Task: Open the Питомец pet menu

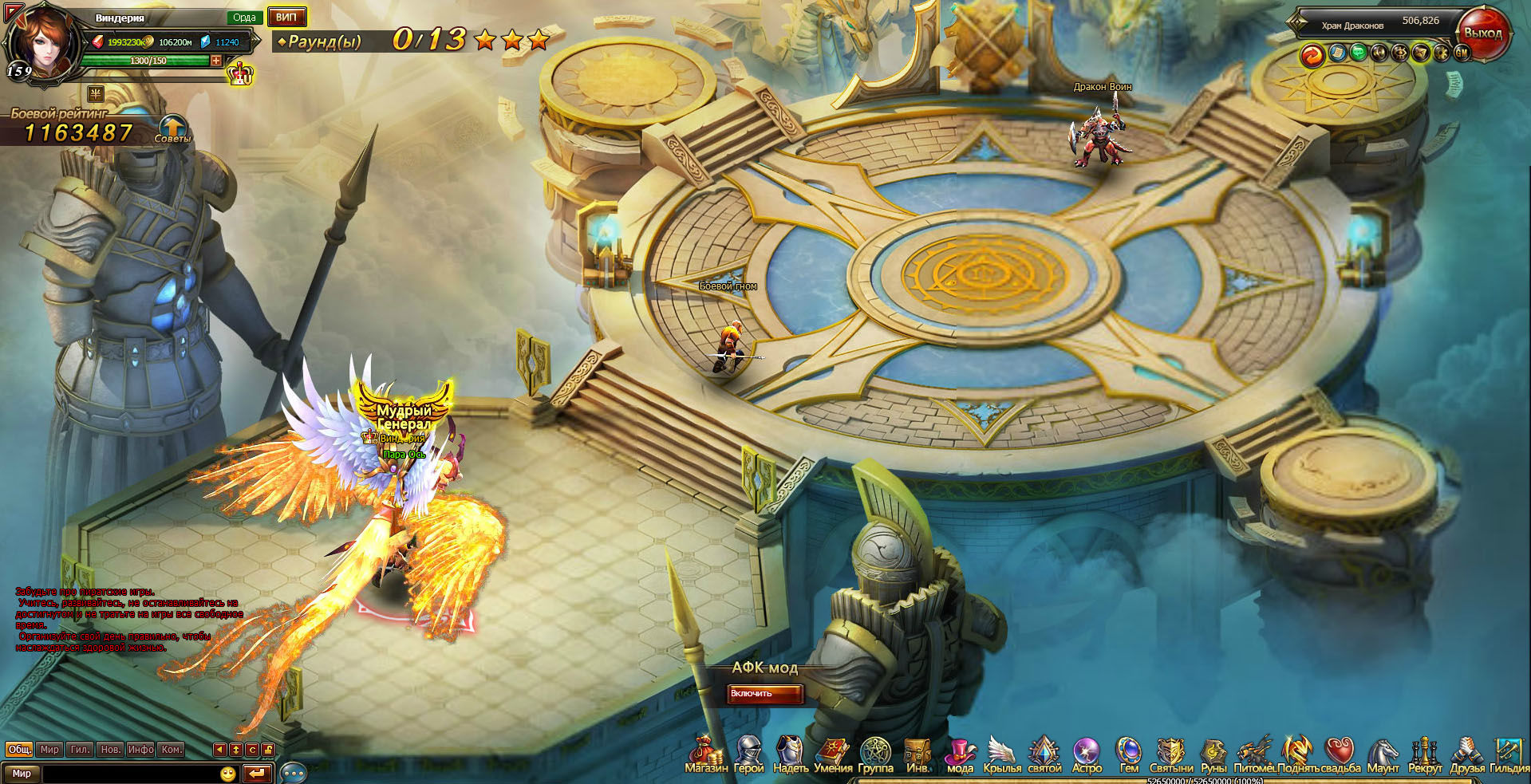Action: [x=1254, y=754]
